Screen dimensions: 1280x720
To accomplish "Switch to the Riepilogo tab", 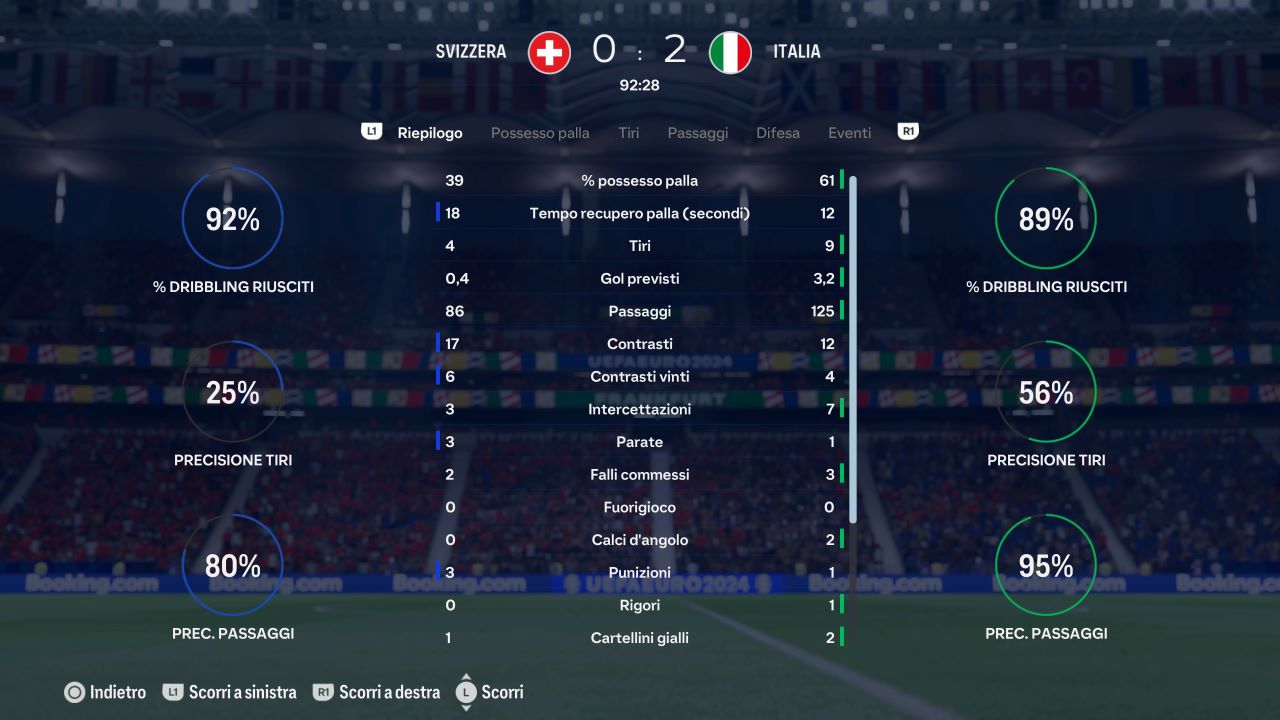I will point(430,132).
